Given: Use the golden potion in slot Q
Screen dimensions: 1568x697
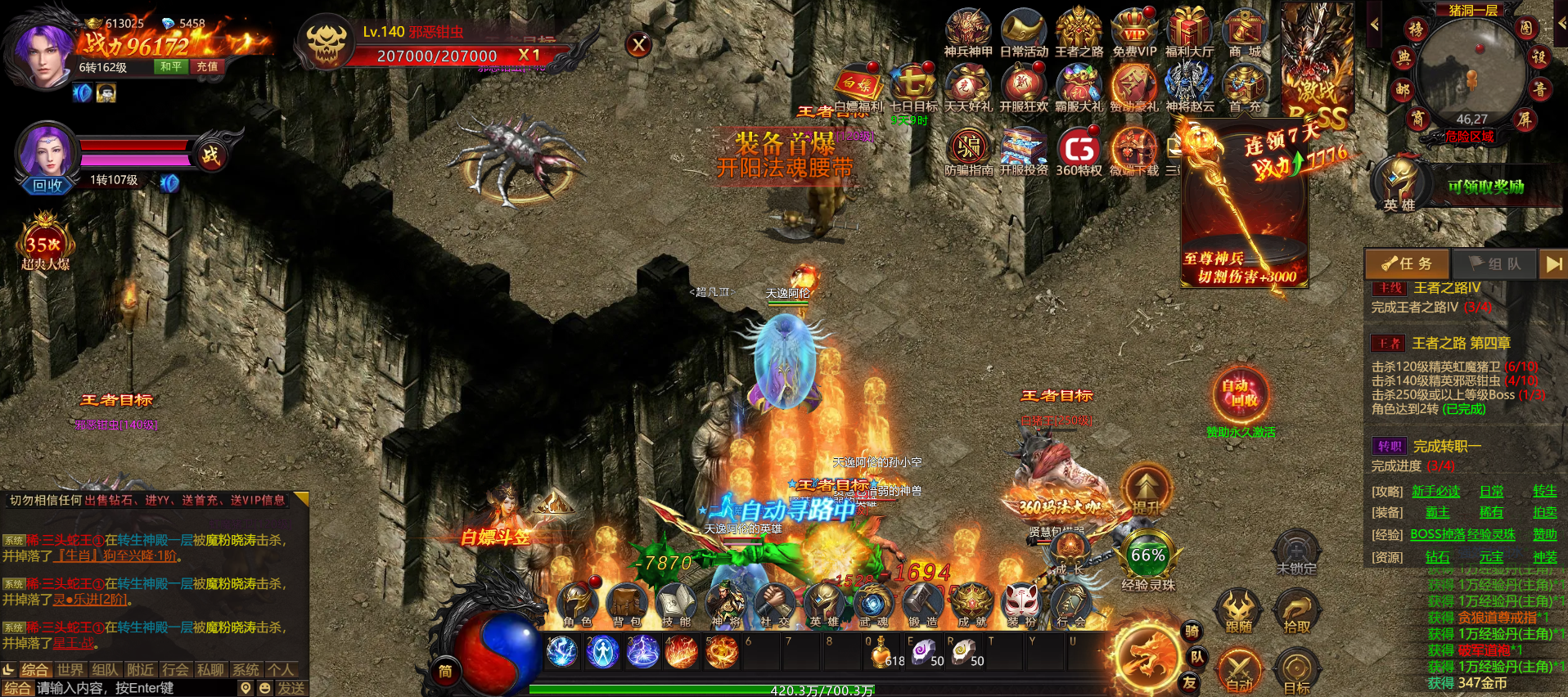Looking at the screenshot, I should pyautogui.click(x=882, y=653).
